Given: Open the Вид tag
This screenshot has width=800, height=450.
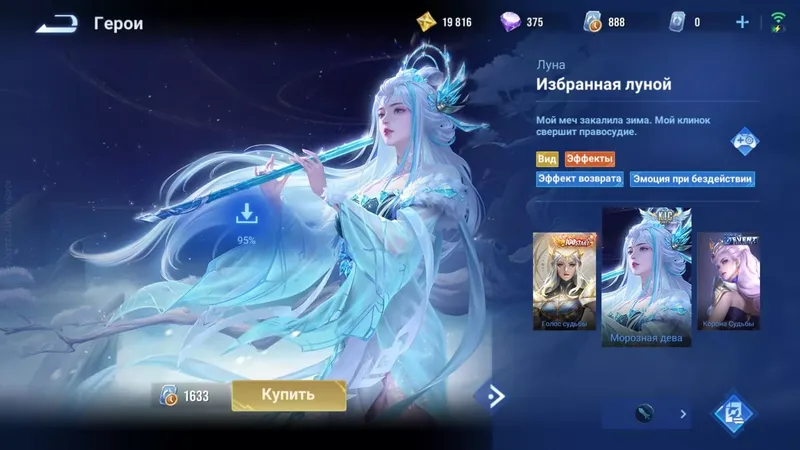Looking at the screenshot, I should (547, 159).
